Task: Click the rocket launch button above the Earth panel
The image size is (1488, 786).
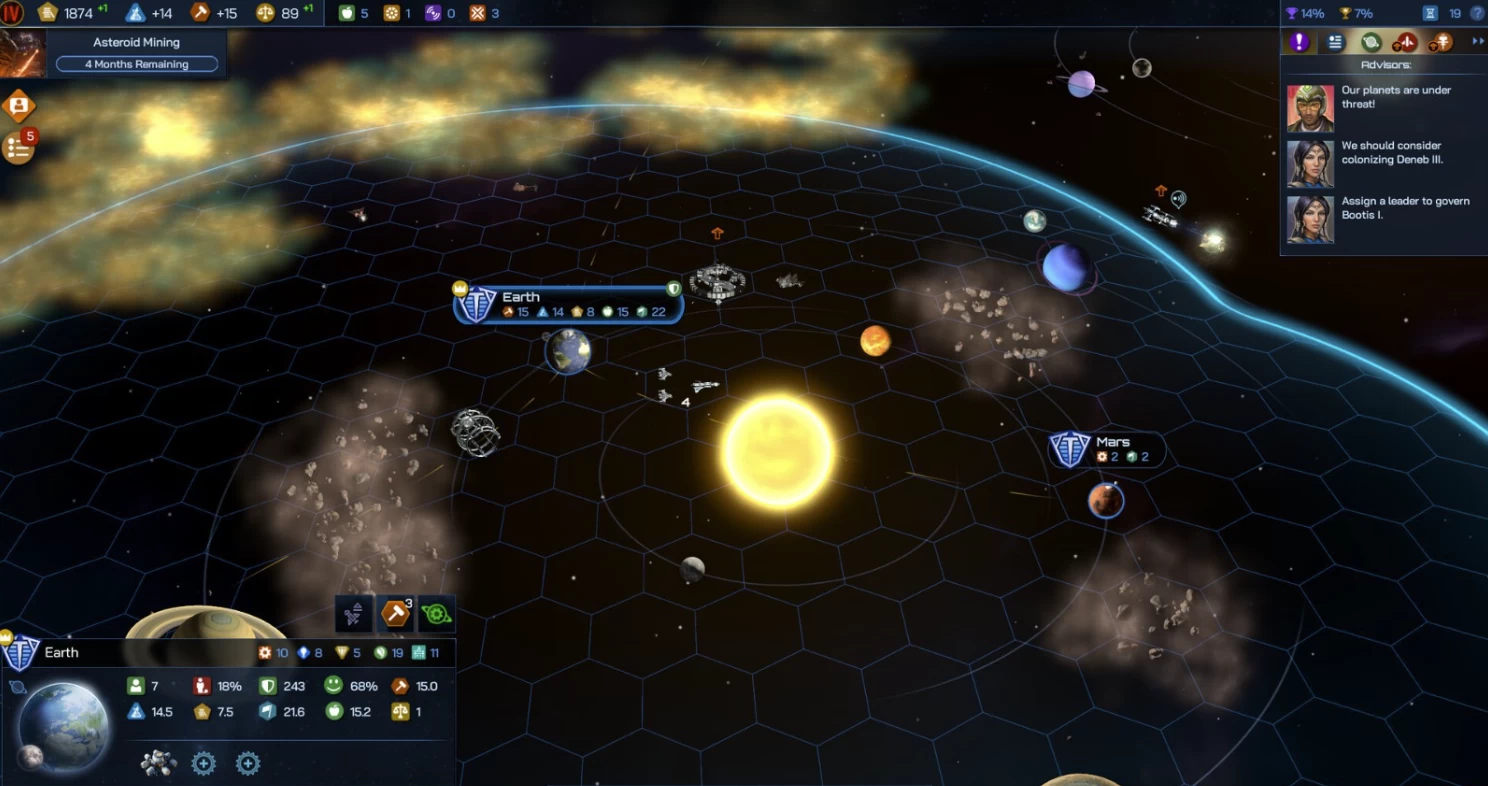Action: pyautogui.click(x=354, y=613)
